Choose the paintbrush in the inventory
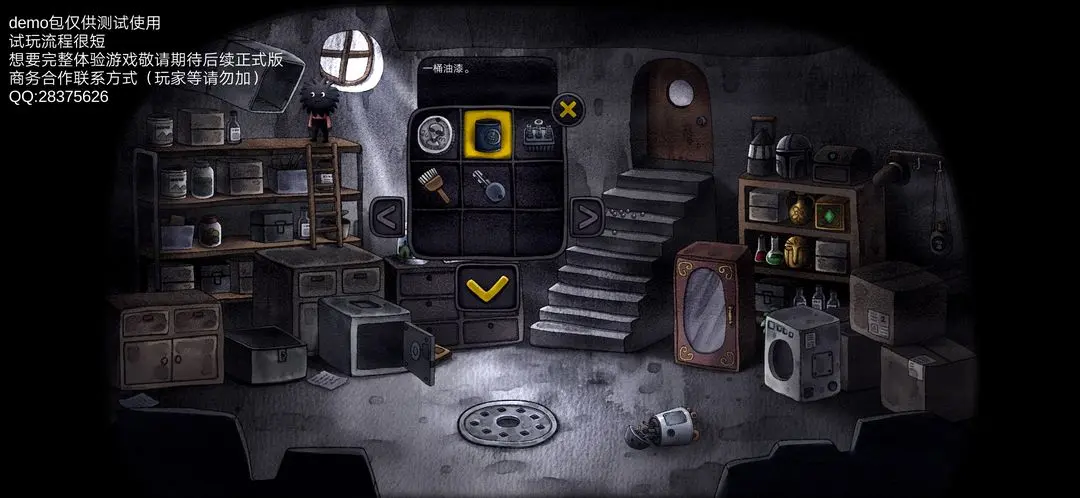This screenshot has width=1080, height=498. click(x=435, y=184)
